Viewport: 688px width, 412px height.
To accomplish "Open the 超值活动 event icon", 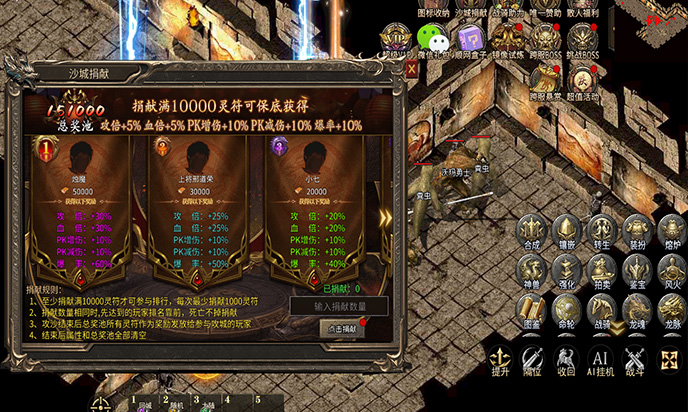I will point(581,78).
